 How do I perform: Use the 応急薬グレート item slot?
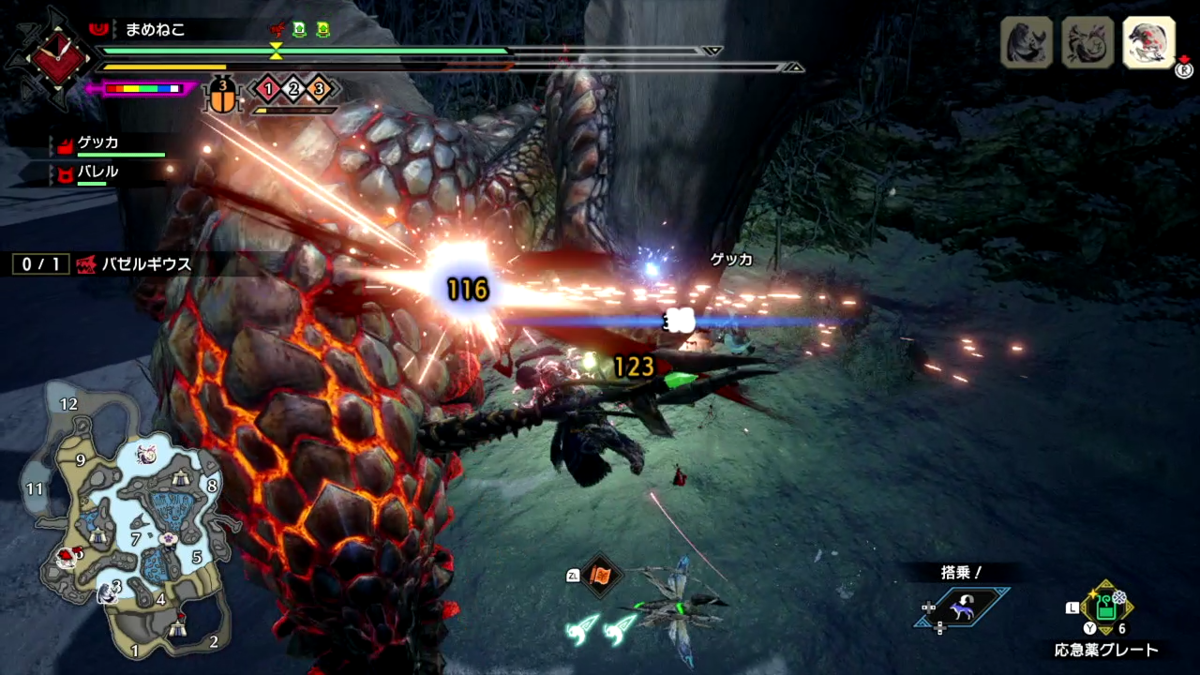[x=1105, y=606]
